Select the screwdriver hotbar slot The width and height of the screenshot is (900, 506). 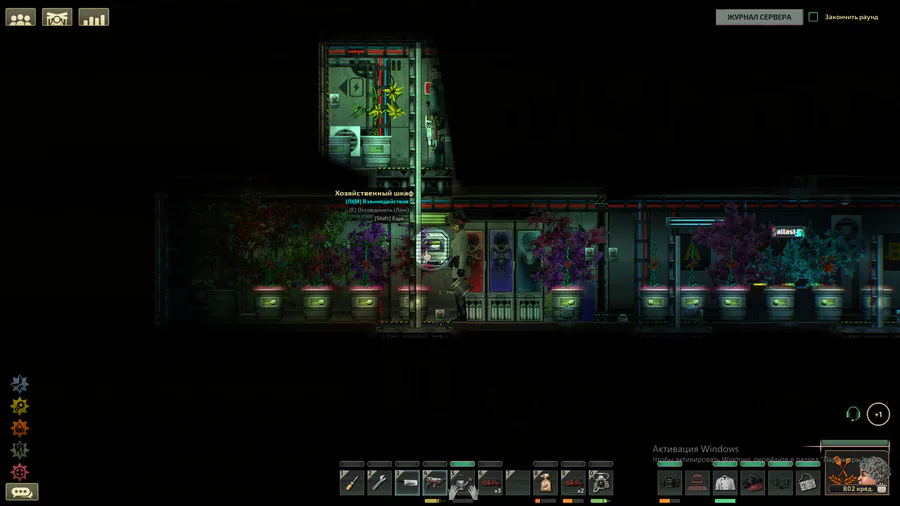click(352, 484)
